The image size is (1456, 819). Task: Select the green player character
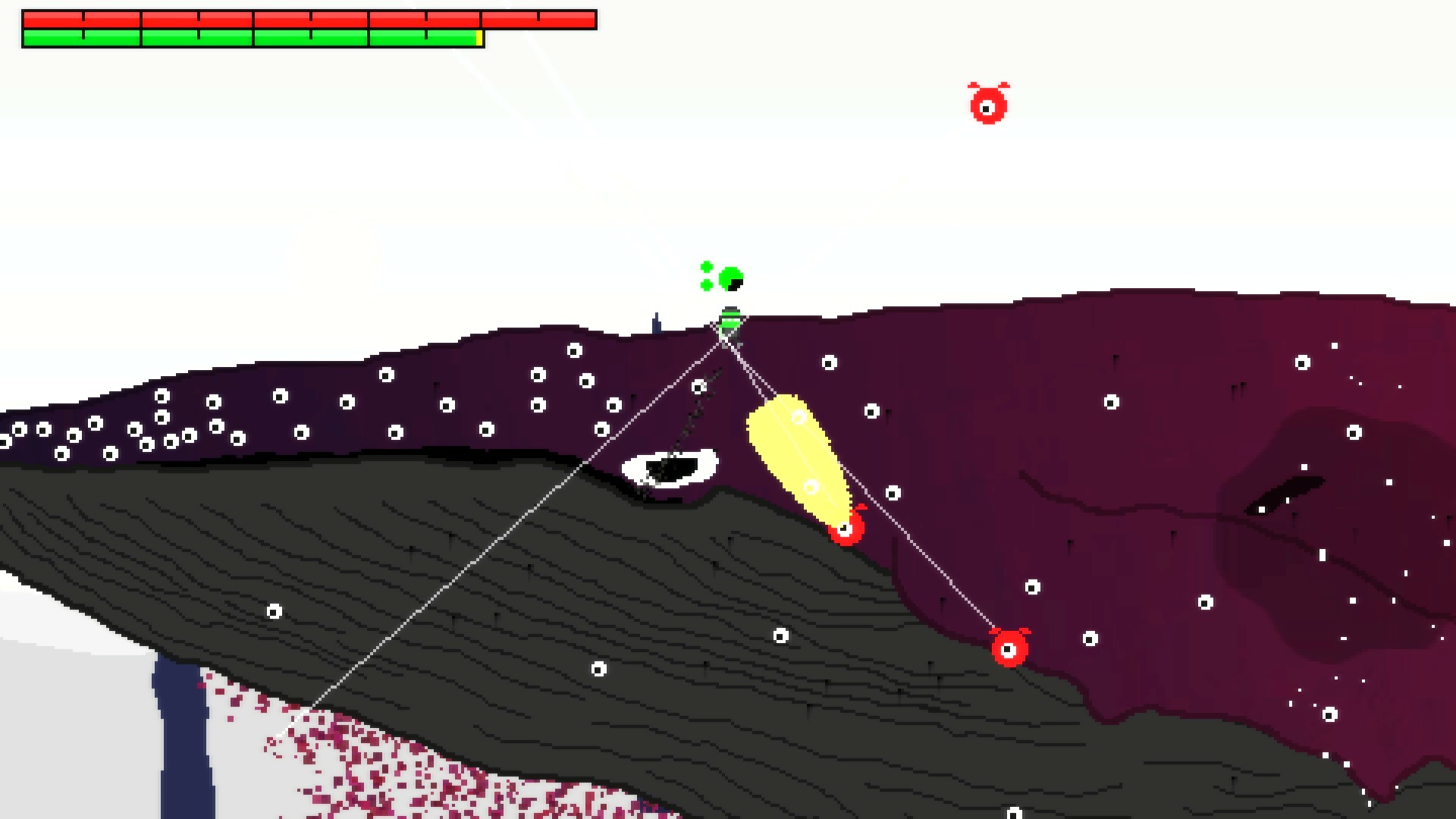tap(730, 320)
